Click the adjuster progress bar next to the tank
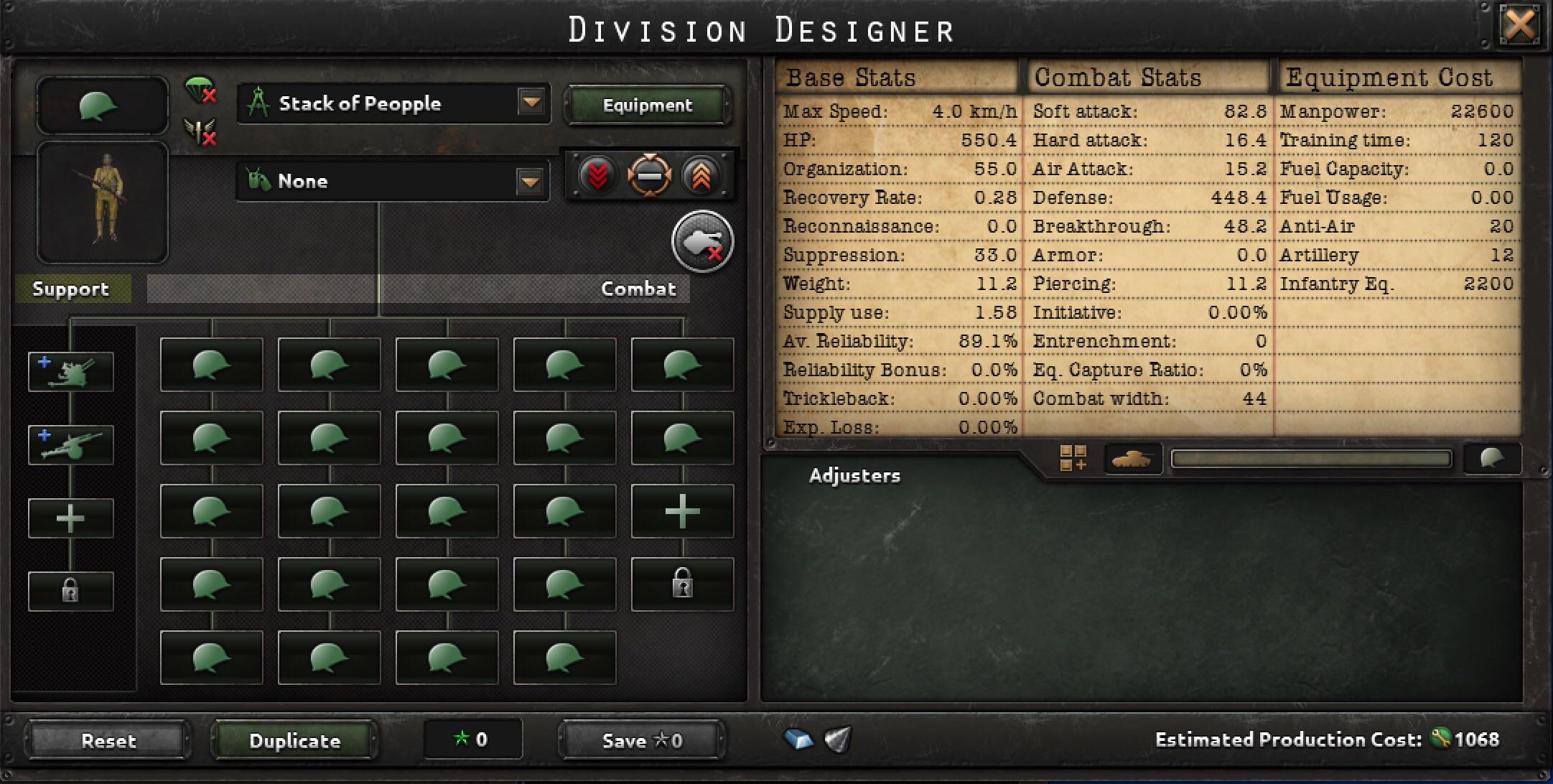 click(1311, 459)
